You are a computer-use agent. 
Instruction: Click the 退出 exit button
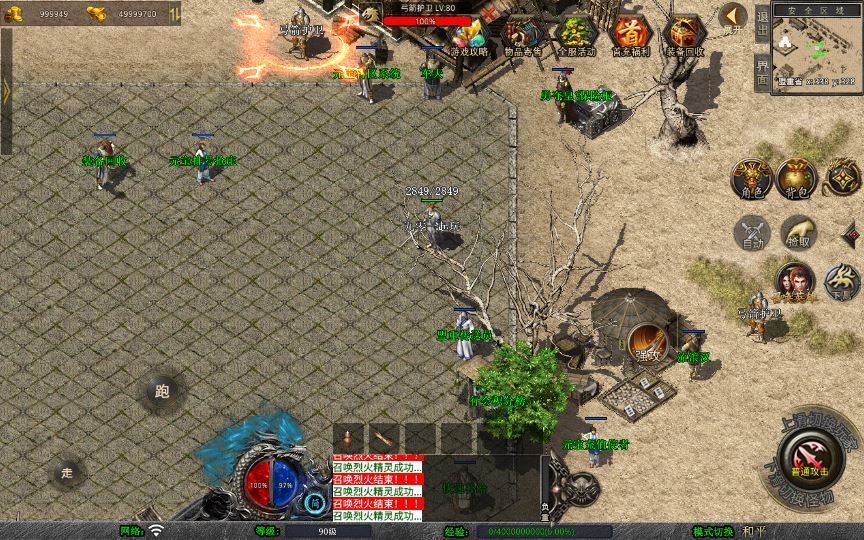(x=762, y=27)
